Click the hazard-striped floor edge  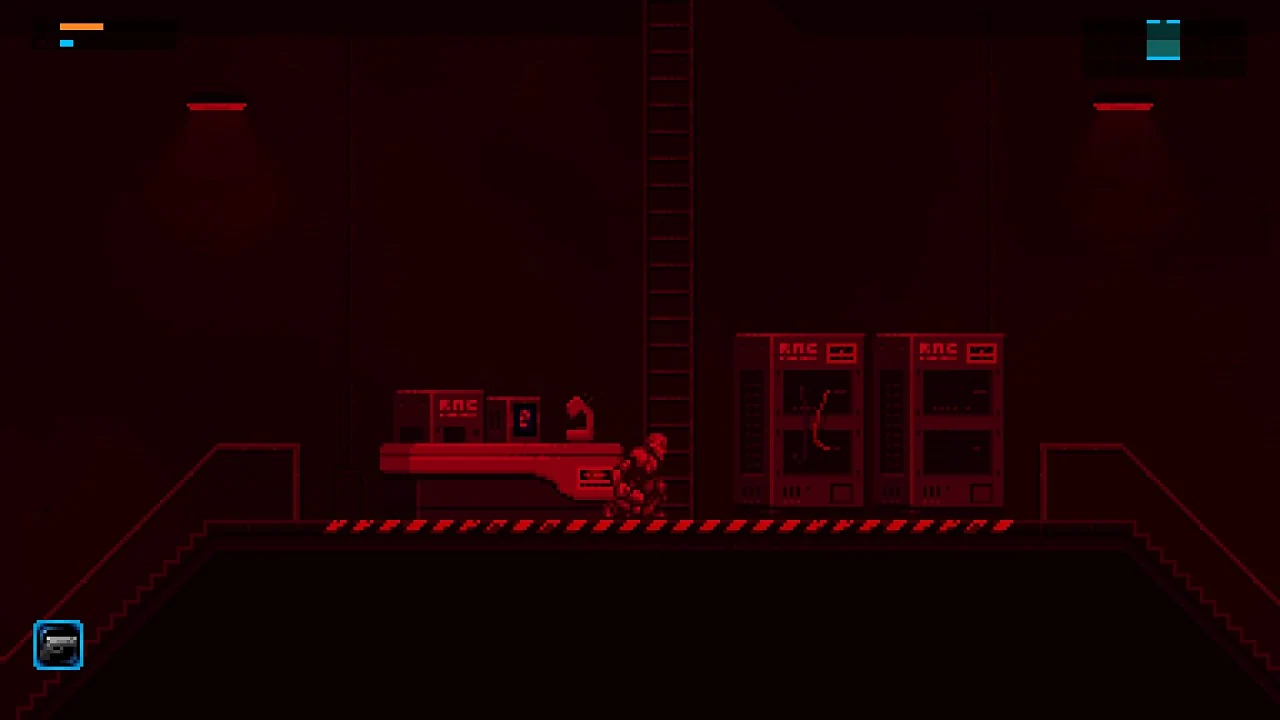tap(670, 524)
